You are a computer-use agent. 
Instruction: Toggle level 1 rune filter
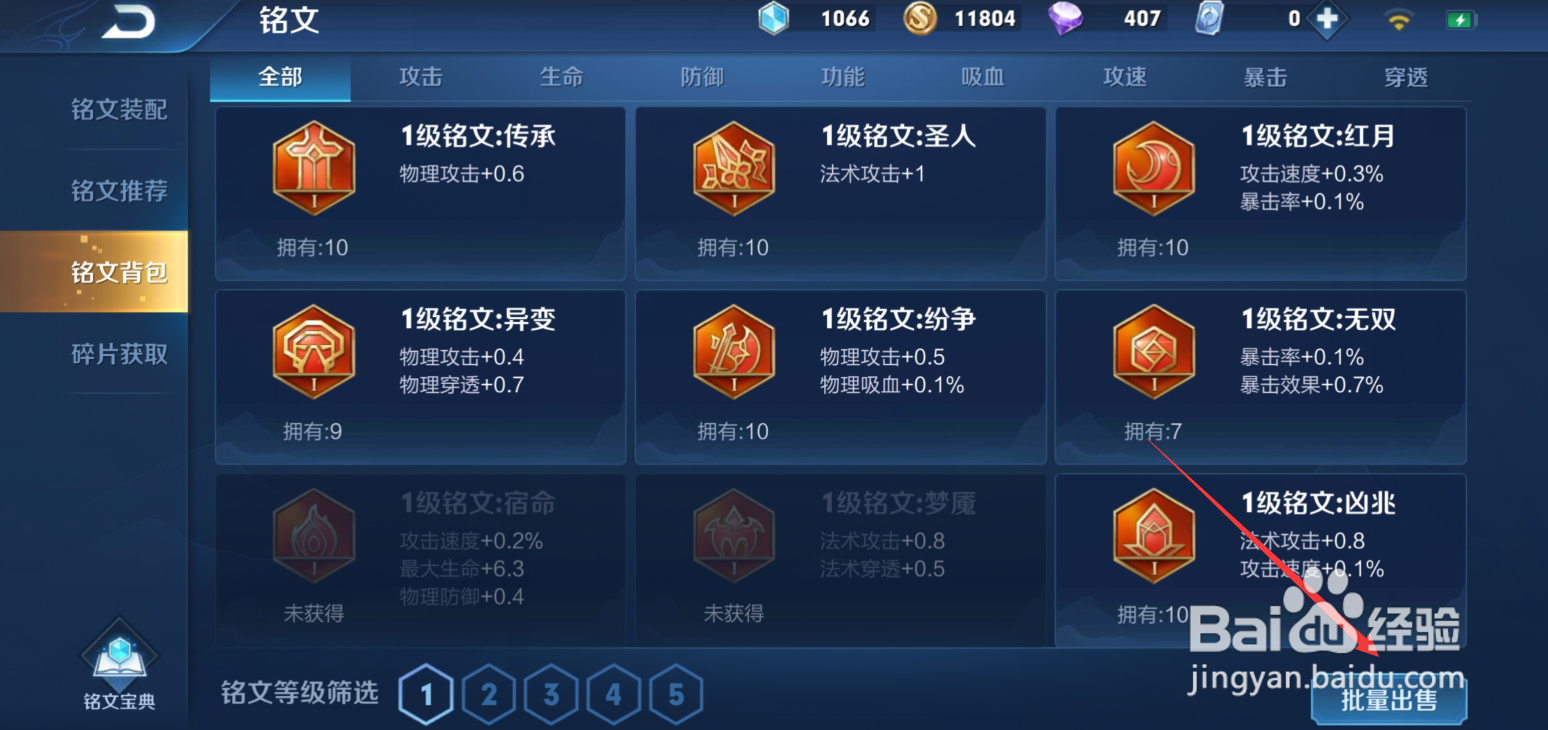pos(426,693)
